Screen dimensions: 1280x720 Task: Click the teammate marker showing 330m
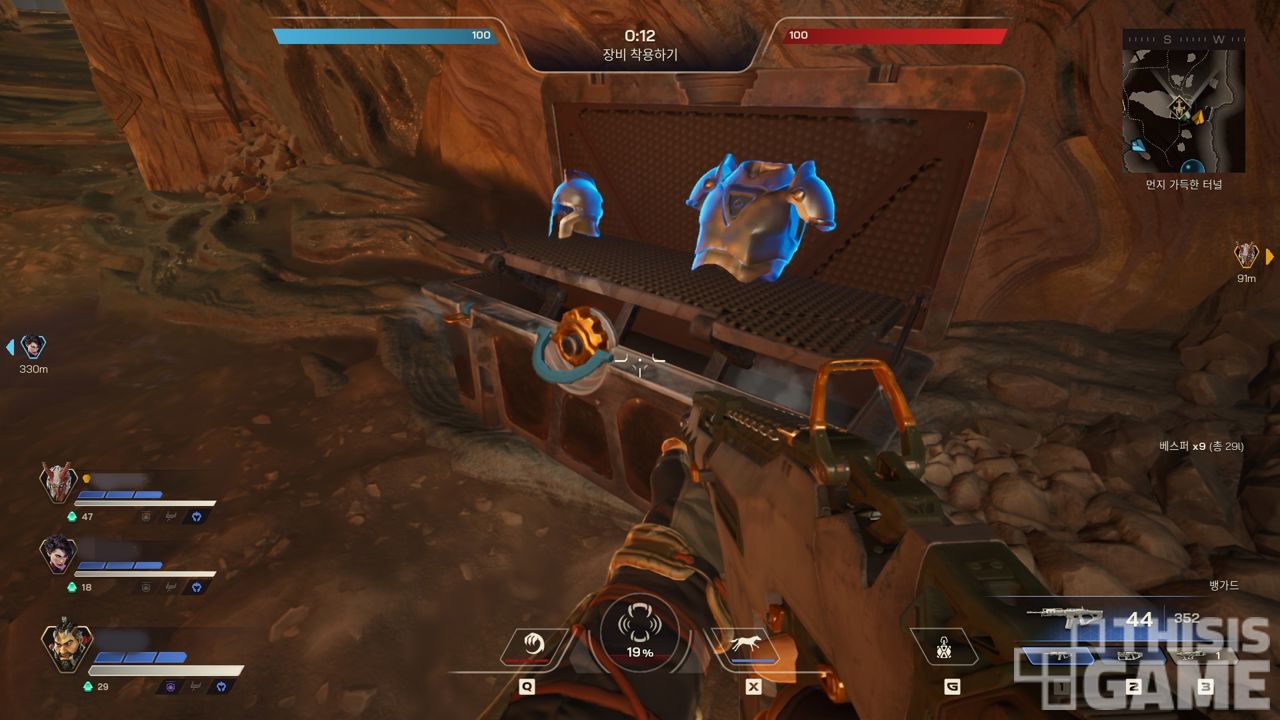pos(33,347)
